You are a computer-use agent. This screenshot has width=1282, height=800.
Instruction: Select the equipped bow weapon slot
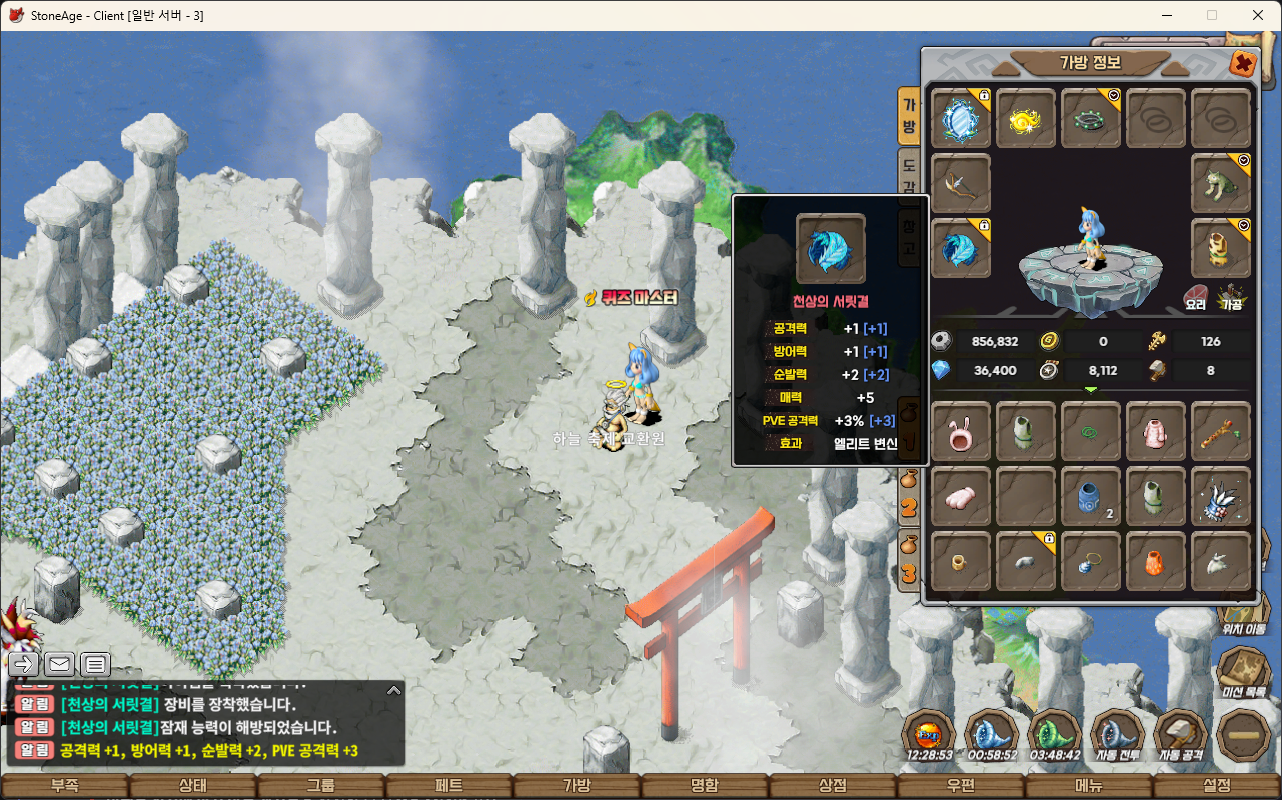point(961,184)
